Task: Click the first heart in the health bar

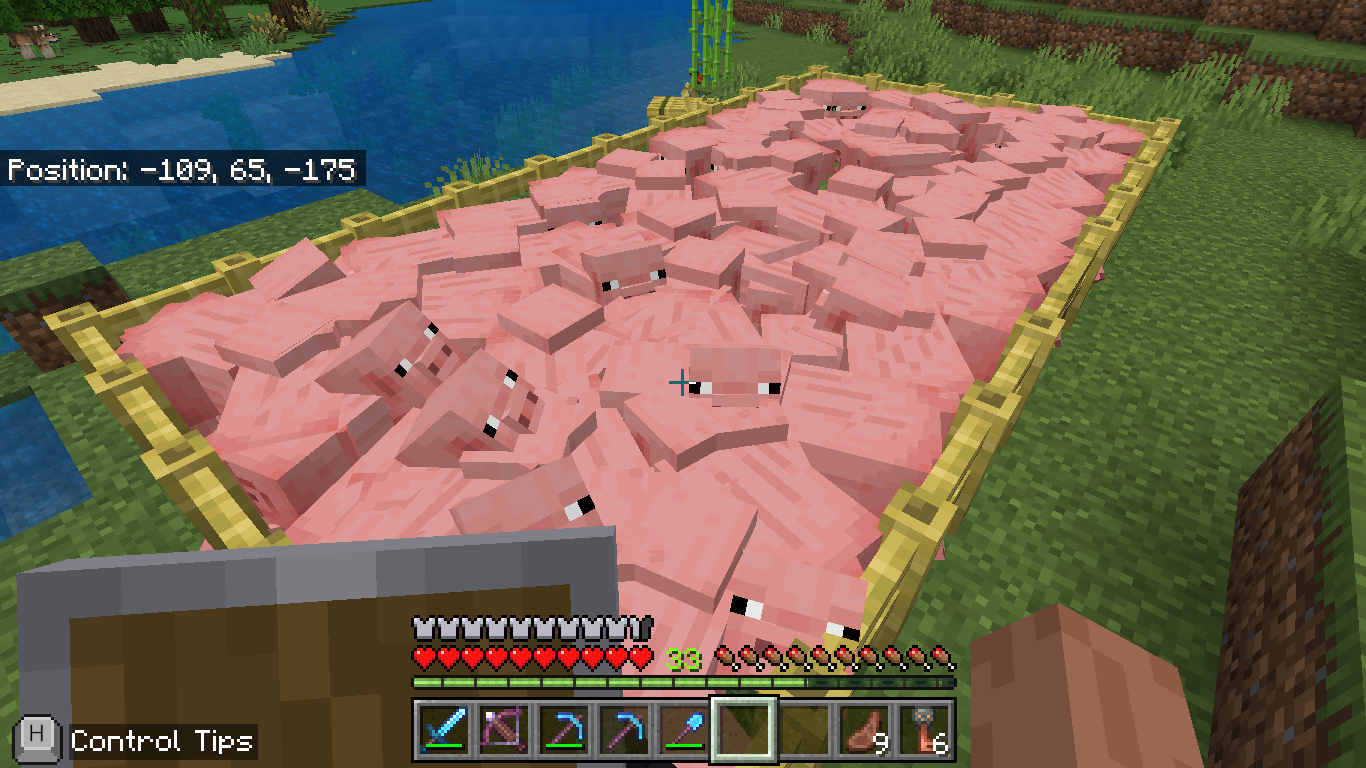Action: click(424, 655)
